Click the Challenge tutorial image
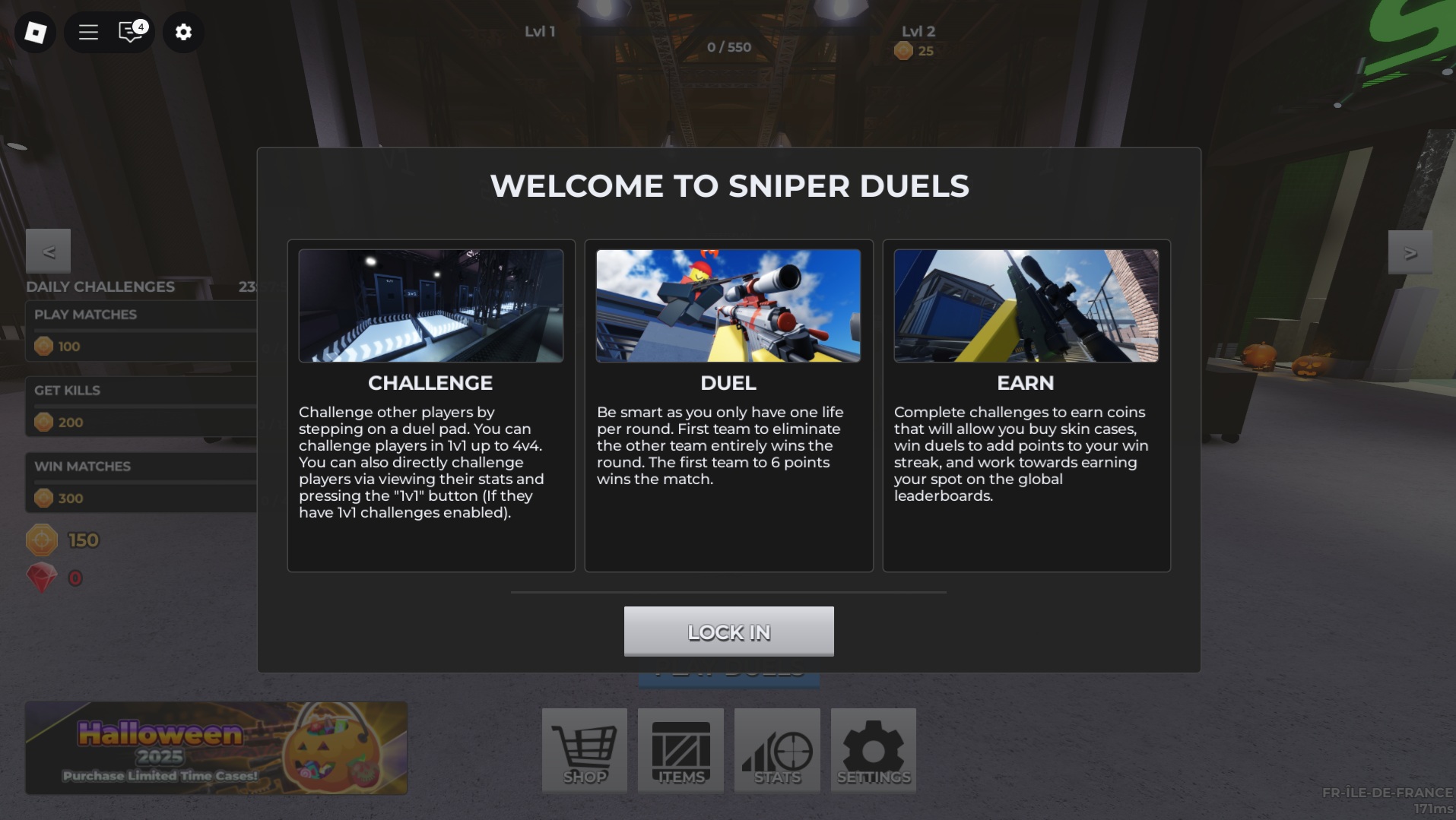 coord(430,306)
